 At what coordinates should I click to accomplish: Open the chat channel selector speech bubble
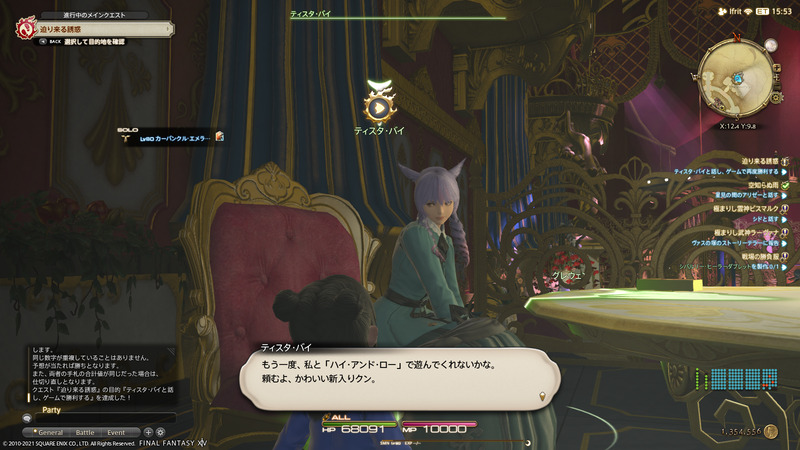[x=27, y=418]
